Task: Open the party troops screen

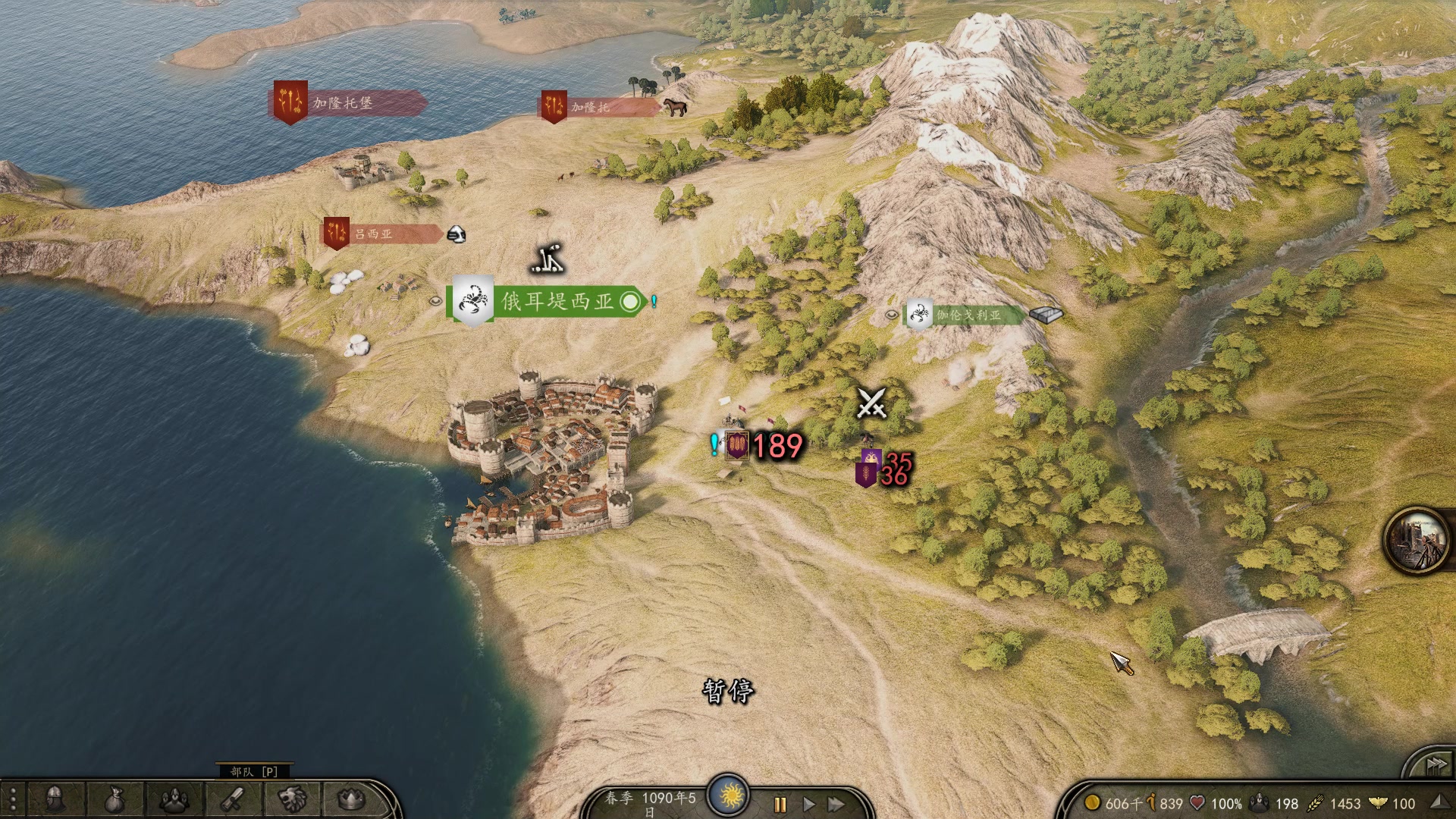Action: pos(174,799)
